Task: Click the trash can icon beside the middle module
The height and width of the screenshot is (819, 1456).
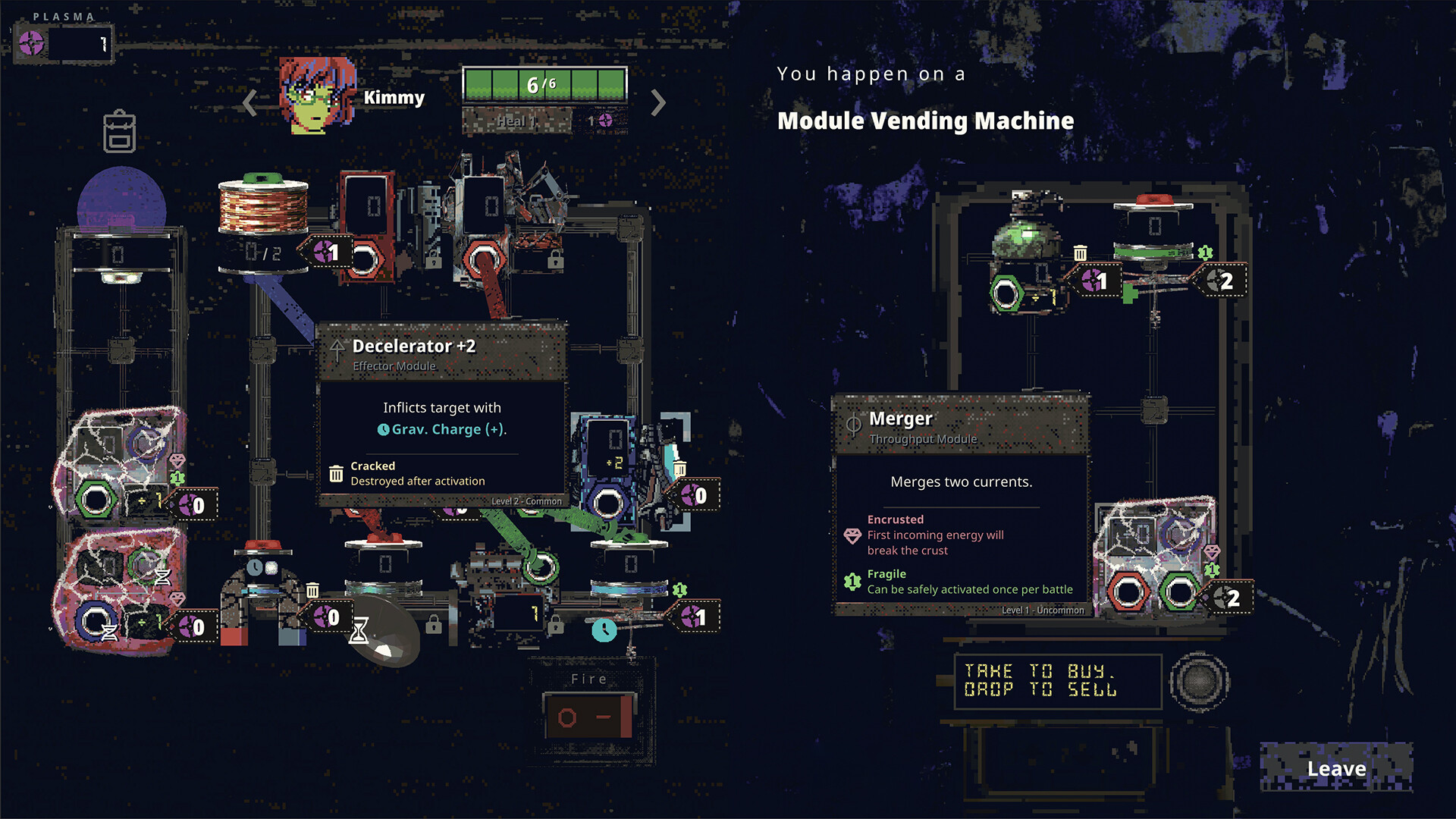Action: click(314, 589)
